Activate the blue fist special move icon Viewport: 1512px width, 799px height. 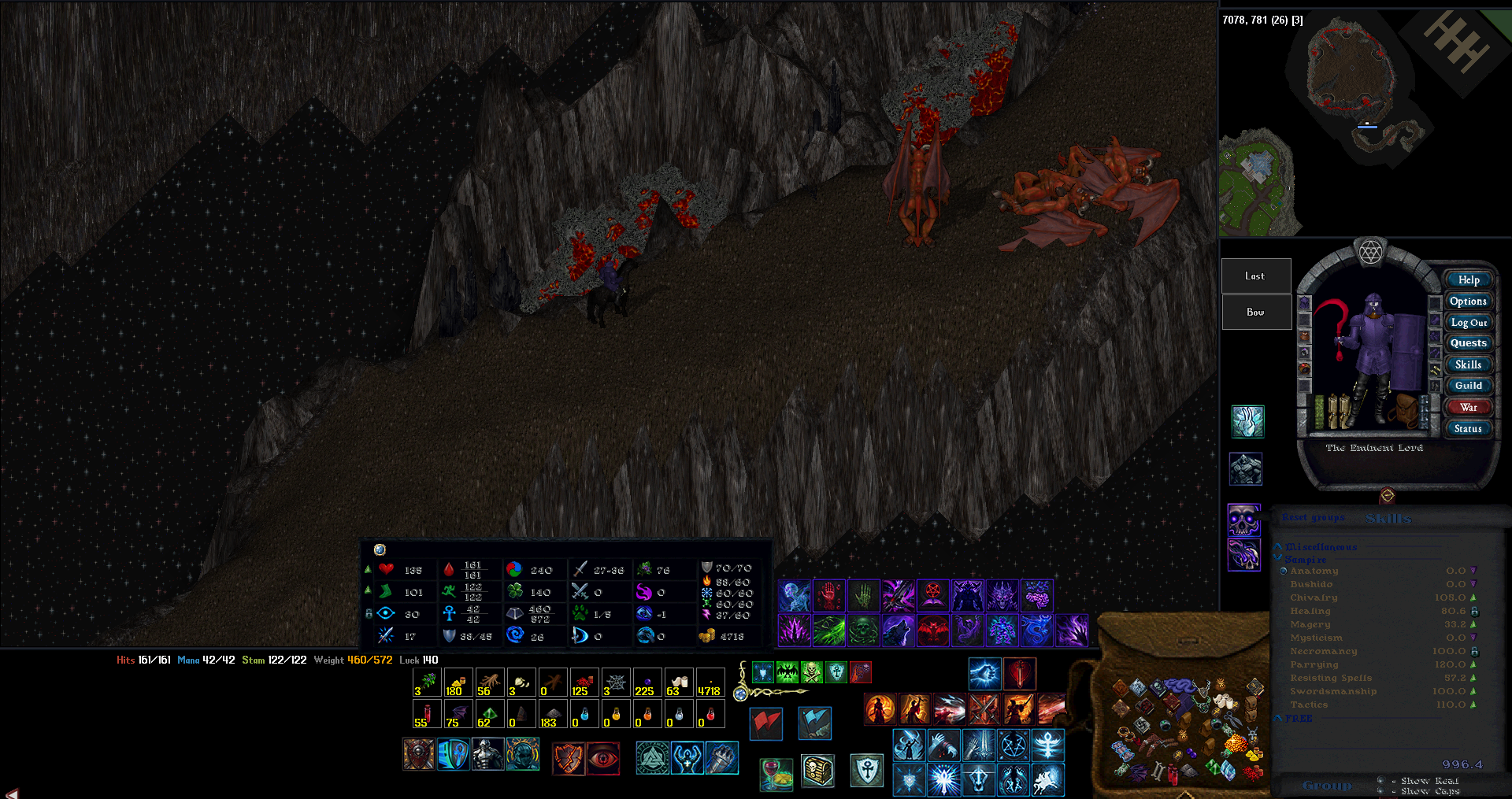[x=985, y=674]
